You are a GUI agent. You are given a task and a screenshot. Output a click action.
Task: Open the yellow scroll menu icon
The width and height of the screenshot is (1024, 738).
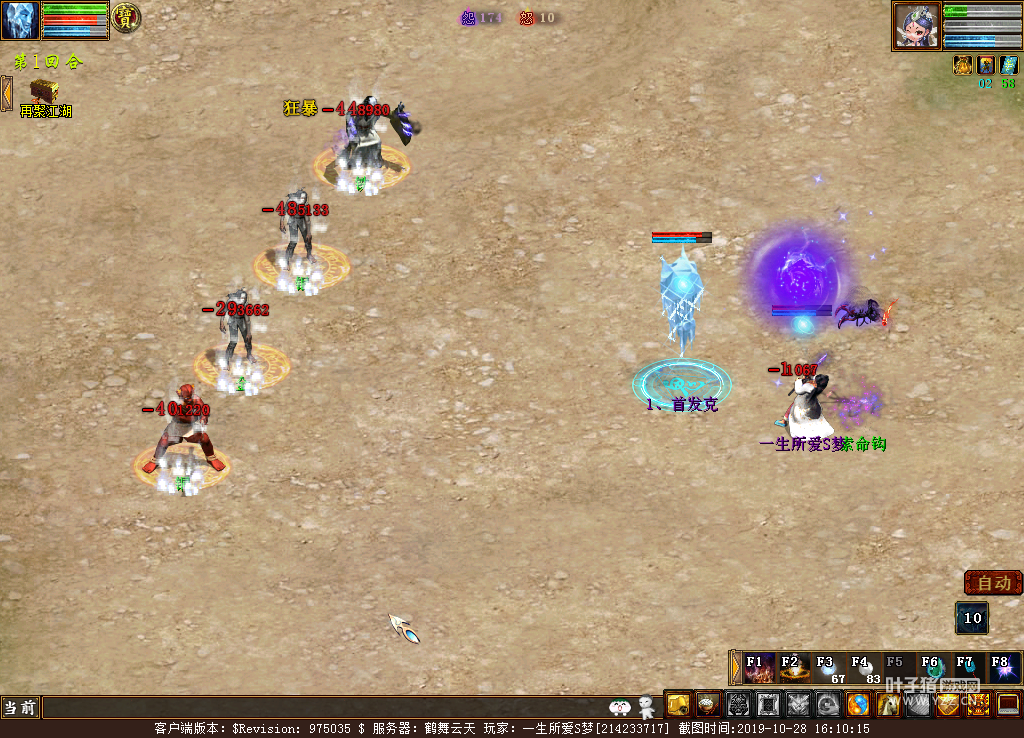[679, 705]
